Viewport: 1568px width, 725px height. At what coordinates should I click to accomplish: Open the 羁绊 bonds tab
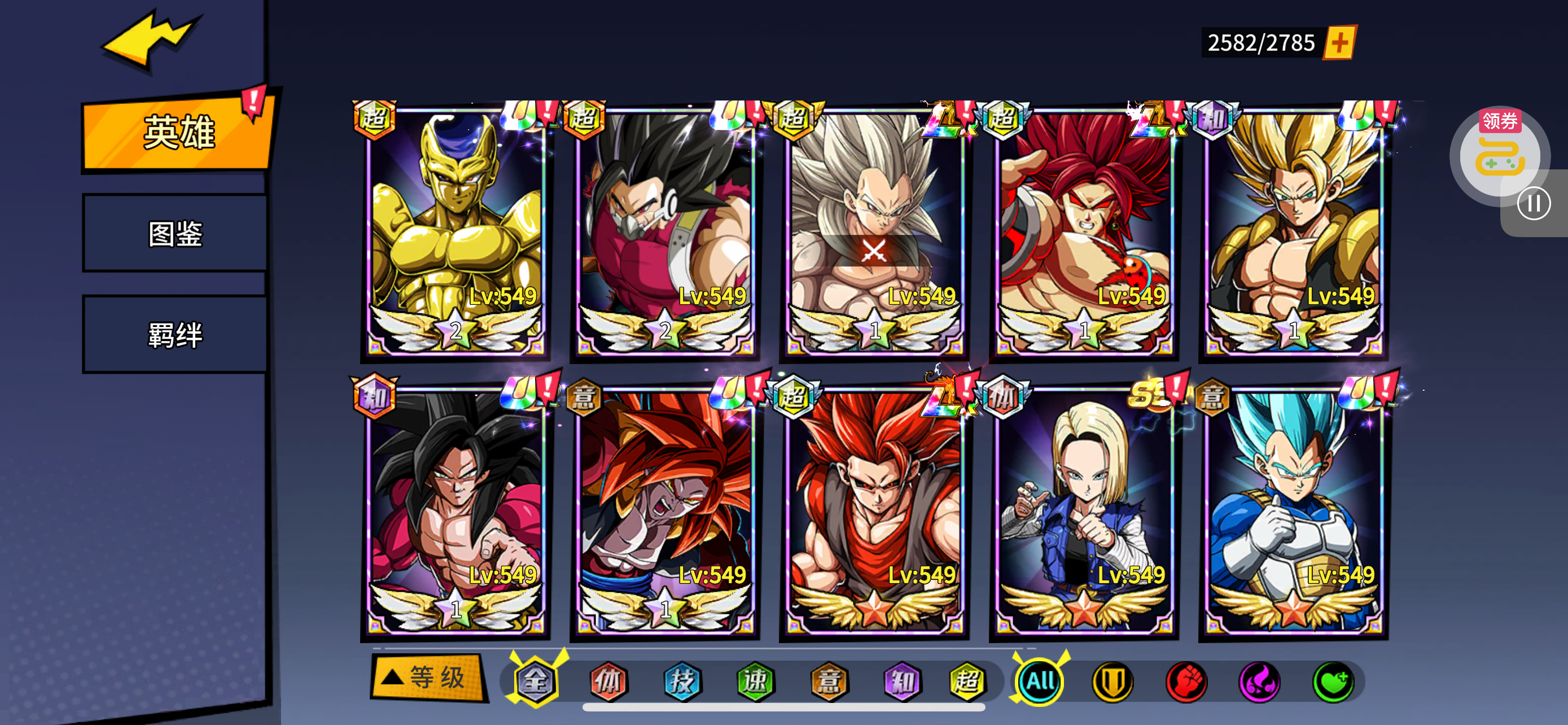tap(176, 334)
